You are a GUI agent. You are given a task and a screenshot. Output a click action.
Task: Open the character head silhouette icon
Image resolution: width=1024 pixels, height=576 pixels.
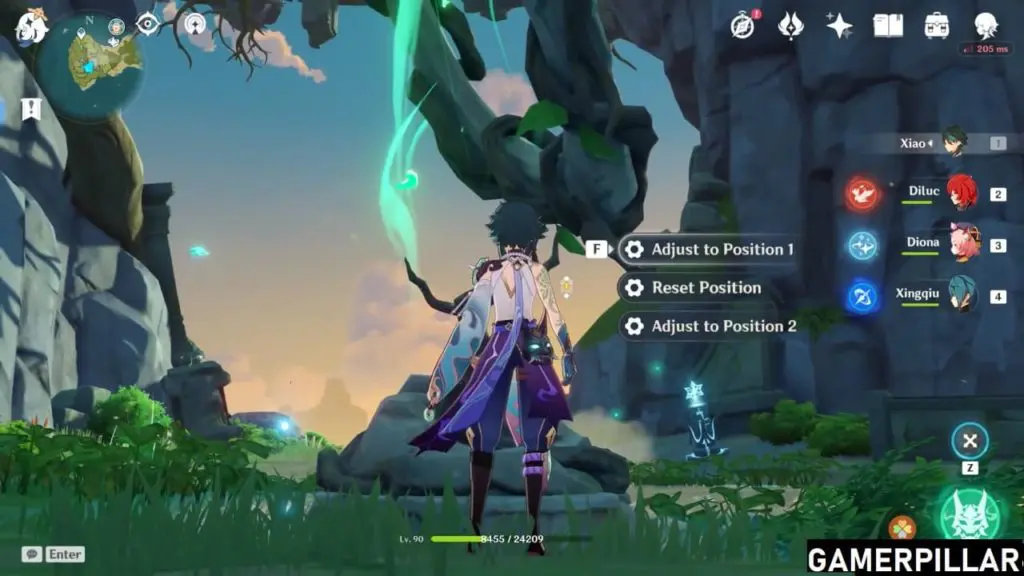(x=986, y=25)
